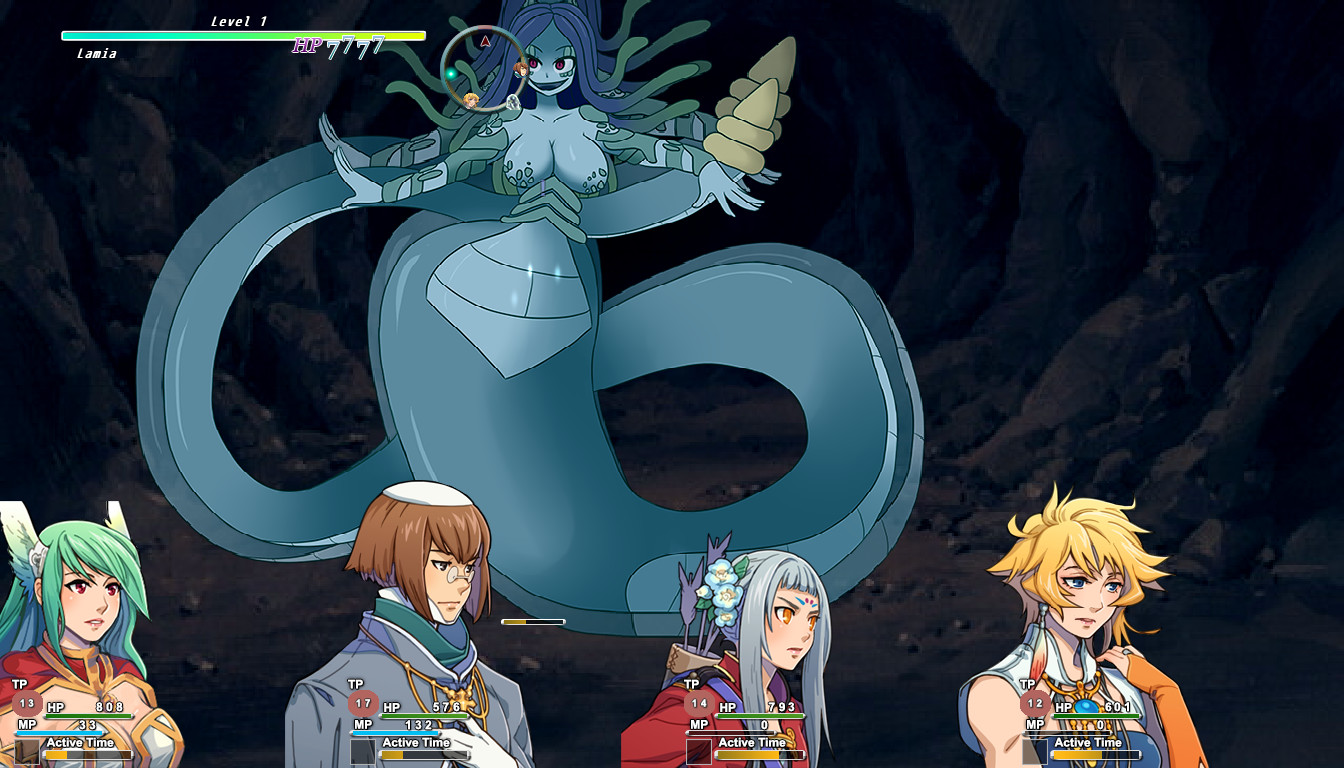Select the crystal summon token on the turn wheel
1344x768 pixels.
click(x=513, y=102)
